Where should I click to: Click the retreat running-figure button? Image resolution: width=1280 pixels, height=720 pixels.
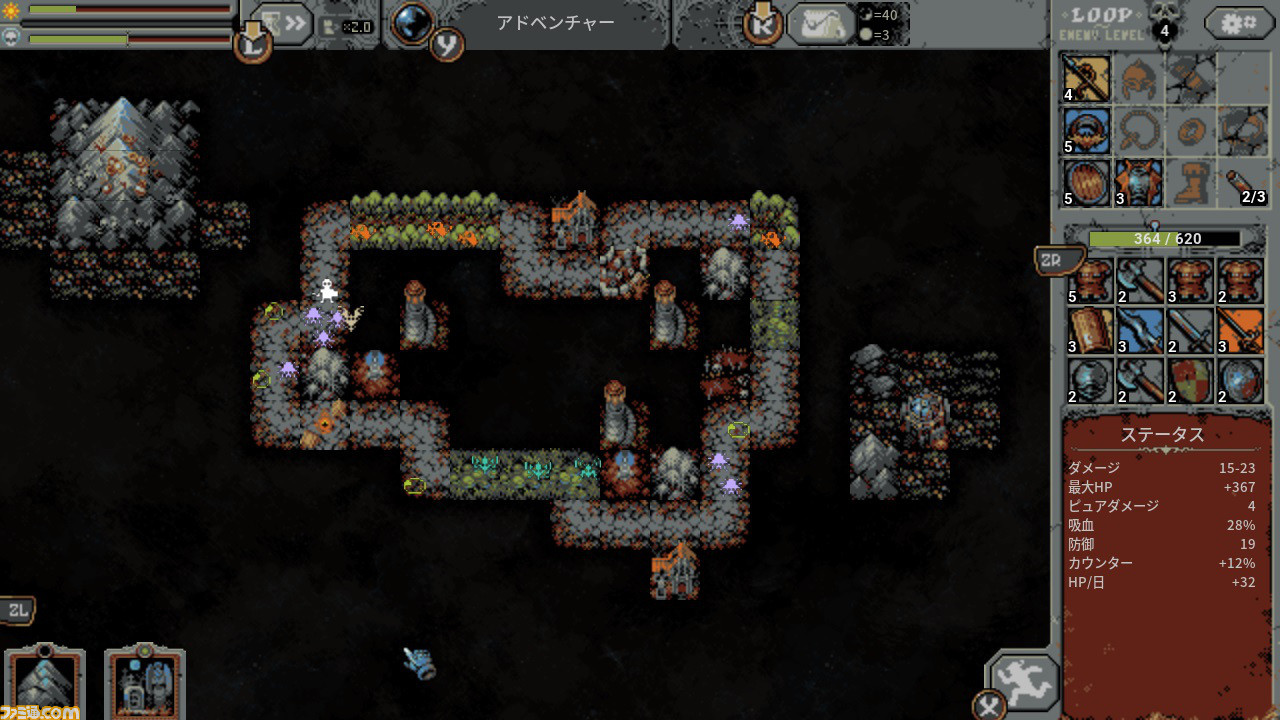(x=1024, y=682)
